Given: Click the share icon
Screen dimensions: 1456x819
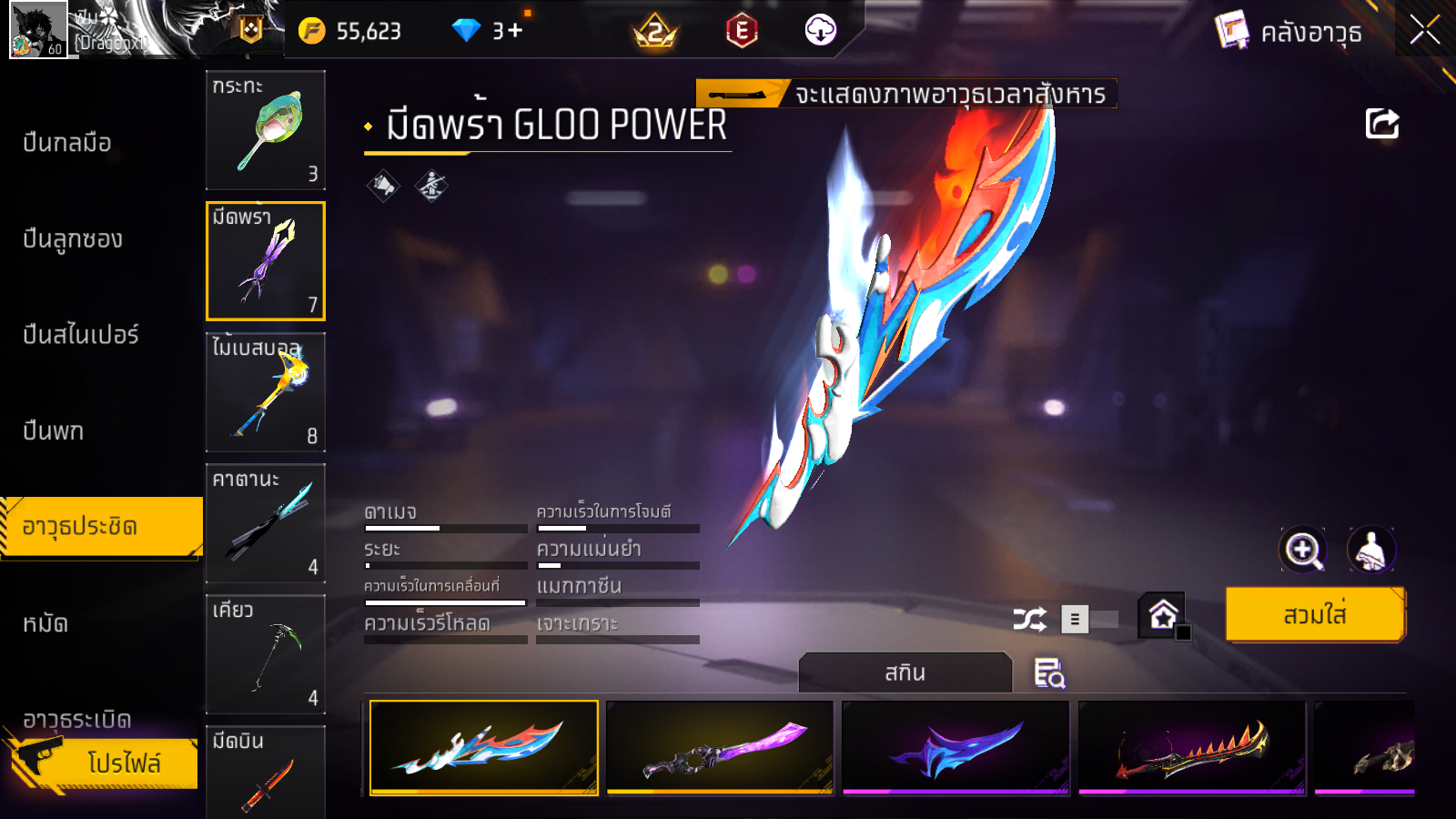Looking at the screenshot, I should coord(1381,124).
